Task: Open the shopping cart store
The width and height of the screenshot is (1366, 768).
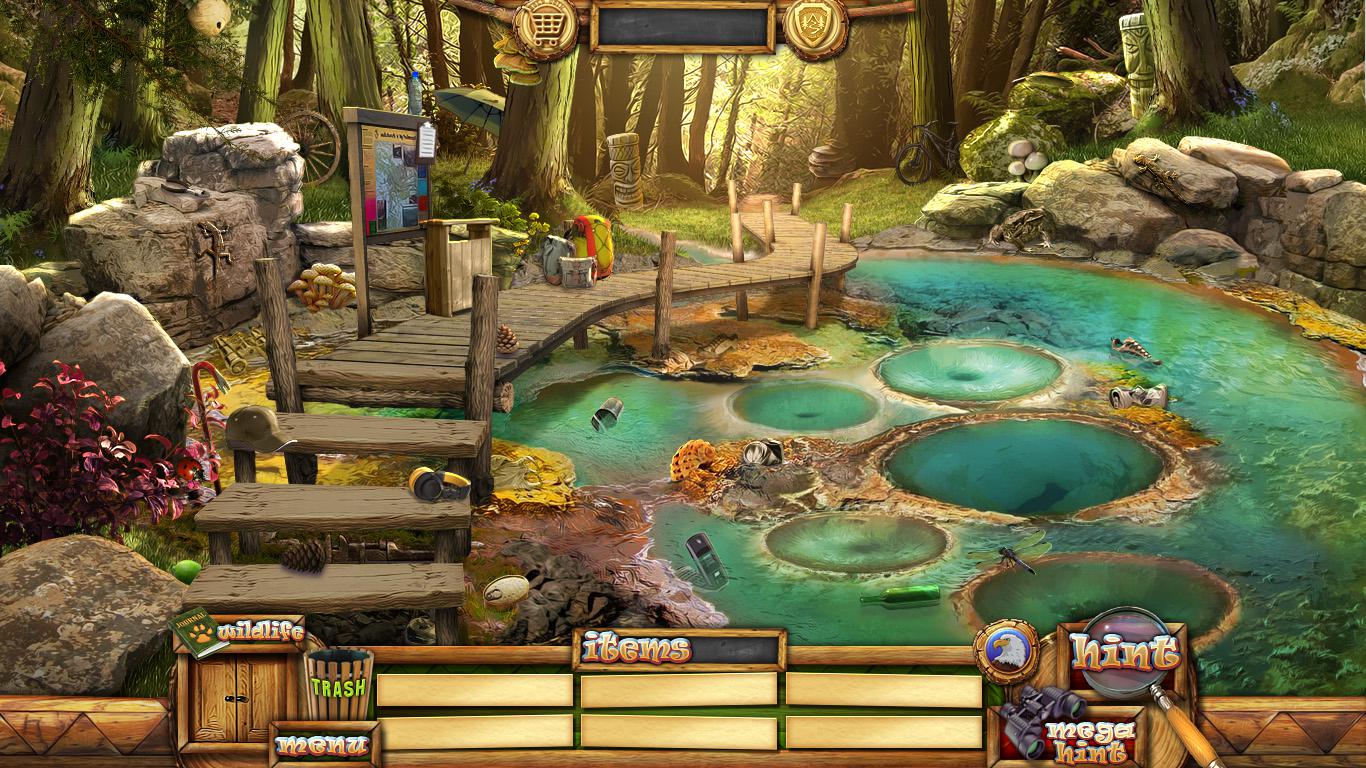Action: click(545, 26)
